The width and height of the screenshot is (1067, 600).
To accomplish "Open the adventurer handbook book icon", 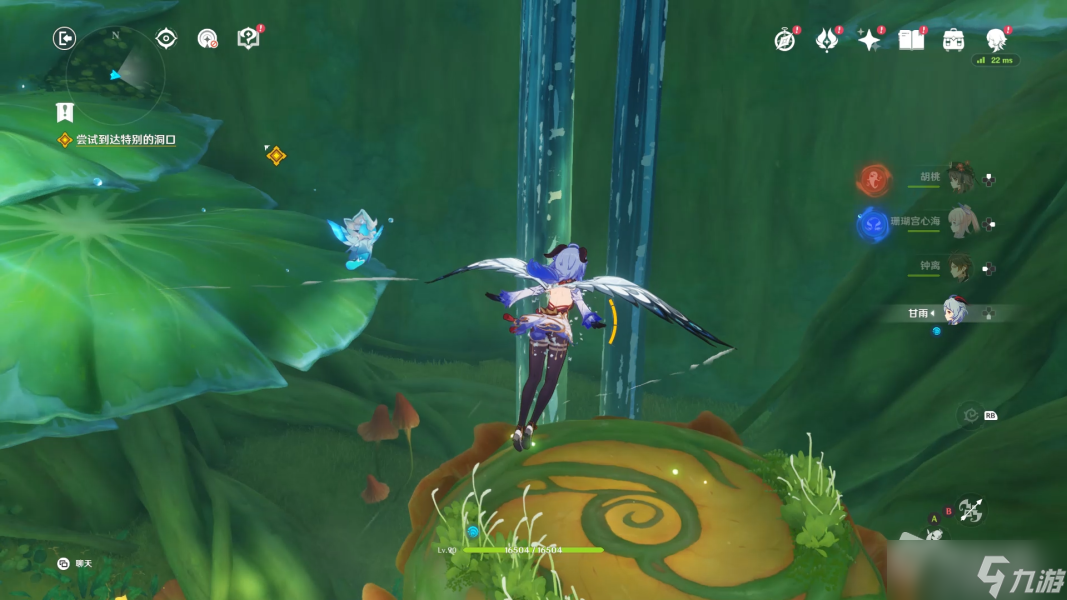I will pos(911,40).
